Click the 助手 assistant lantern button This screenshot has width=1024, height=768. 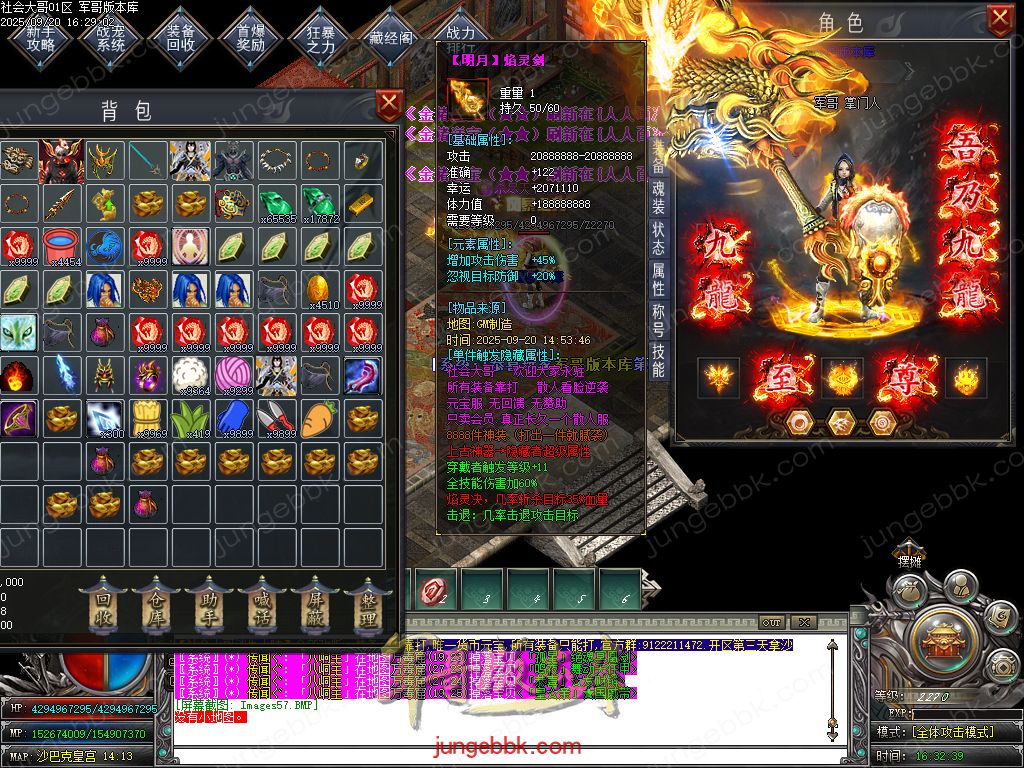(x=208, y=607)
